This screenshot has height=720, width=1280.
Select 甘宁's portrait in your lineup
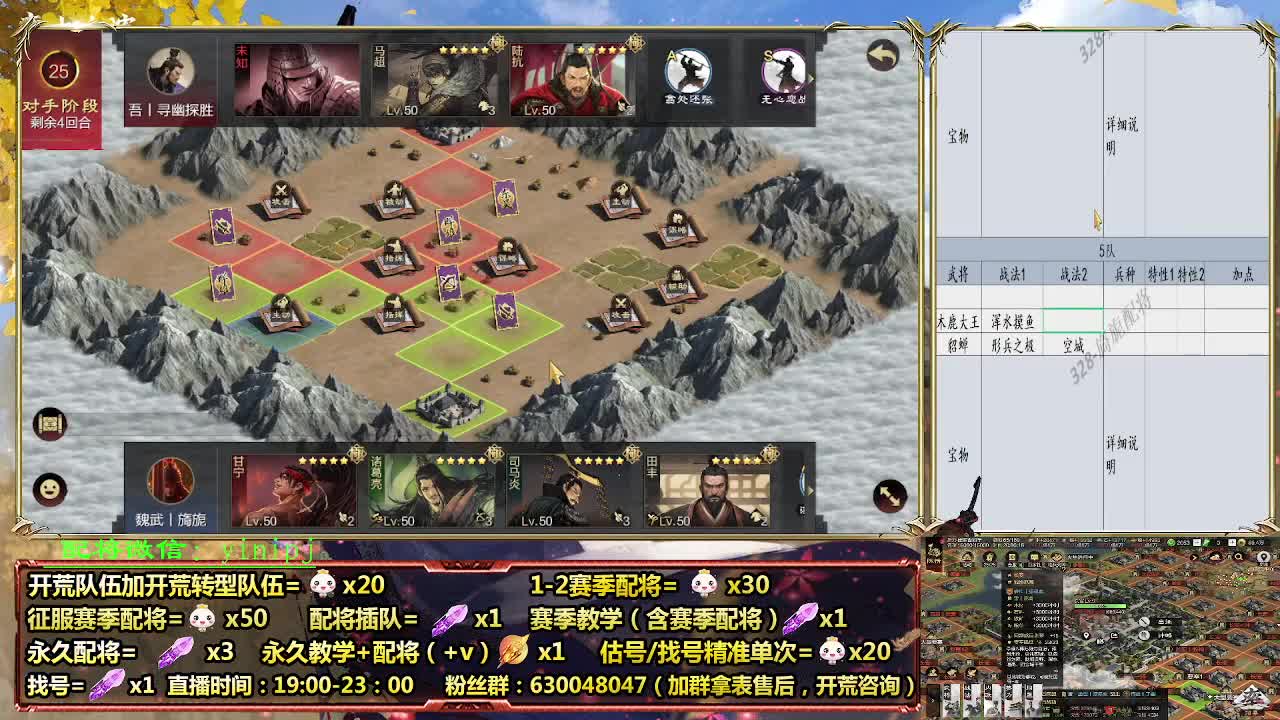click(296, 487)
